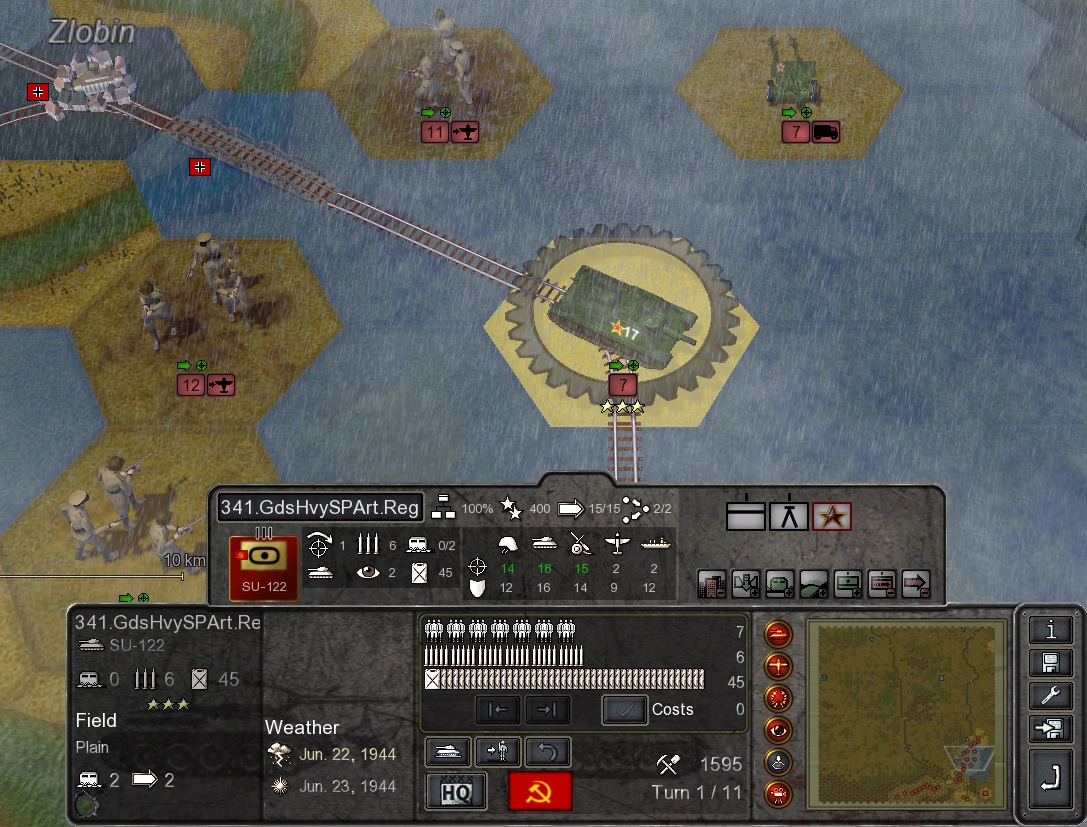Click the red star award icon
This screenshot has height=827, width=1087.
(832, 516)
